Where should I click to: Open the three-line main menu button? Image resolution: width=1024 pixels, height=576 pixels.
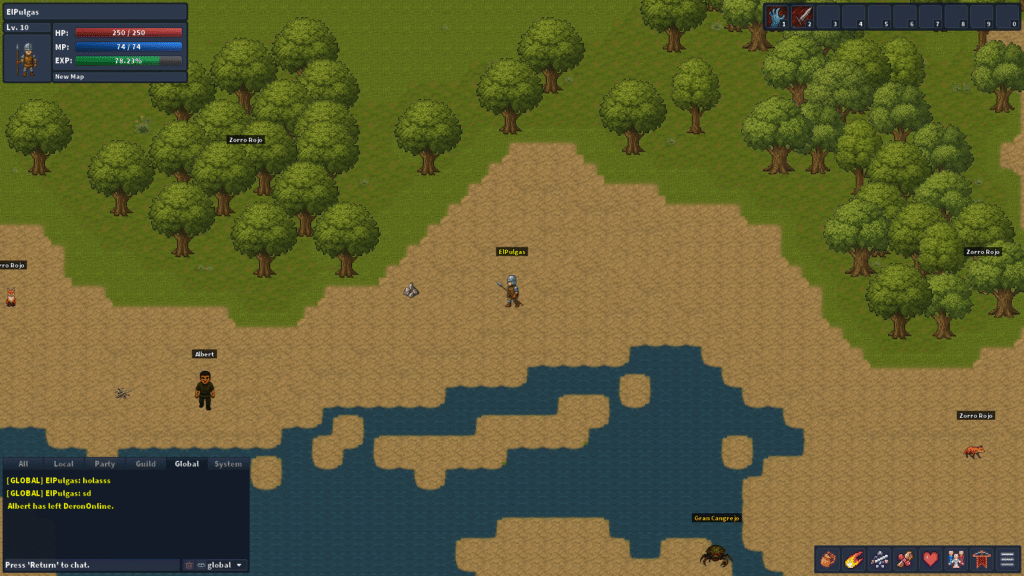point(1007,559)
